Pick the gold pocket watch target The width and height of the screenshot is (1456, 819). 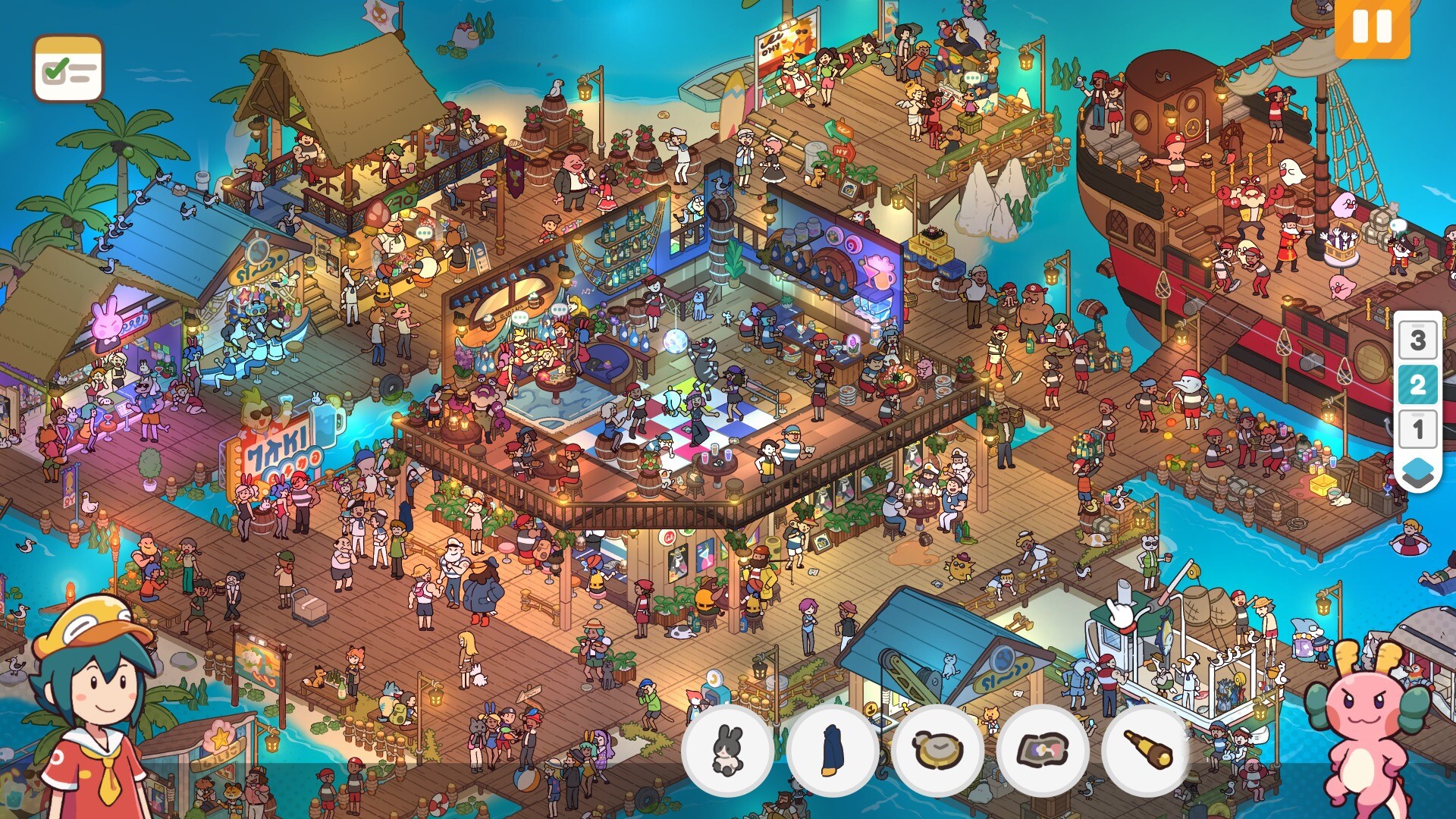coord(938,751)
